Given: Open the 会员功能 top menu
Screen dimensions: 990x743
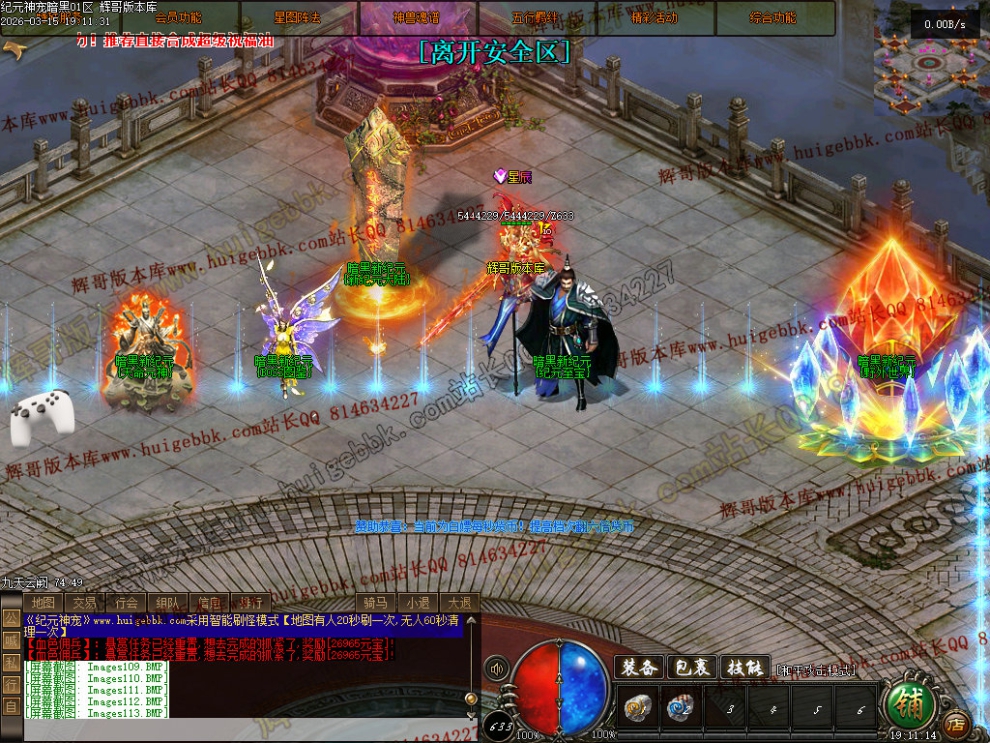Looking at the screenshot, I should point(179,17).
